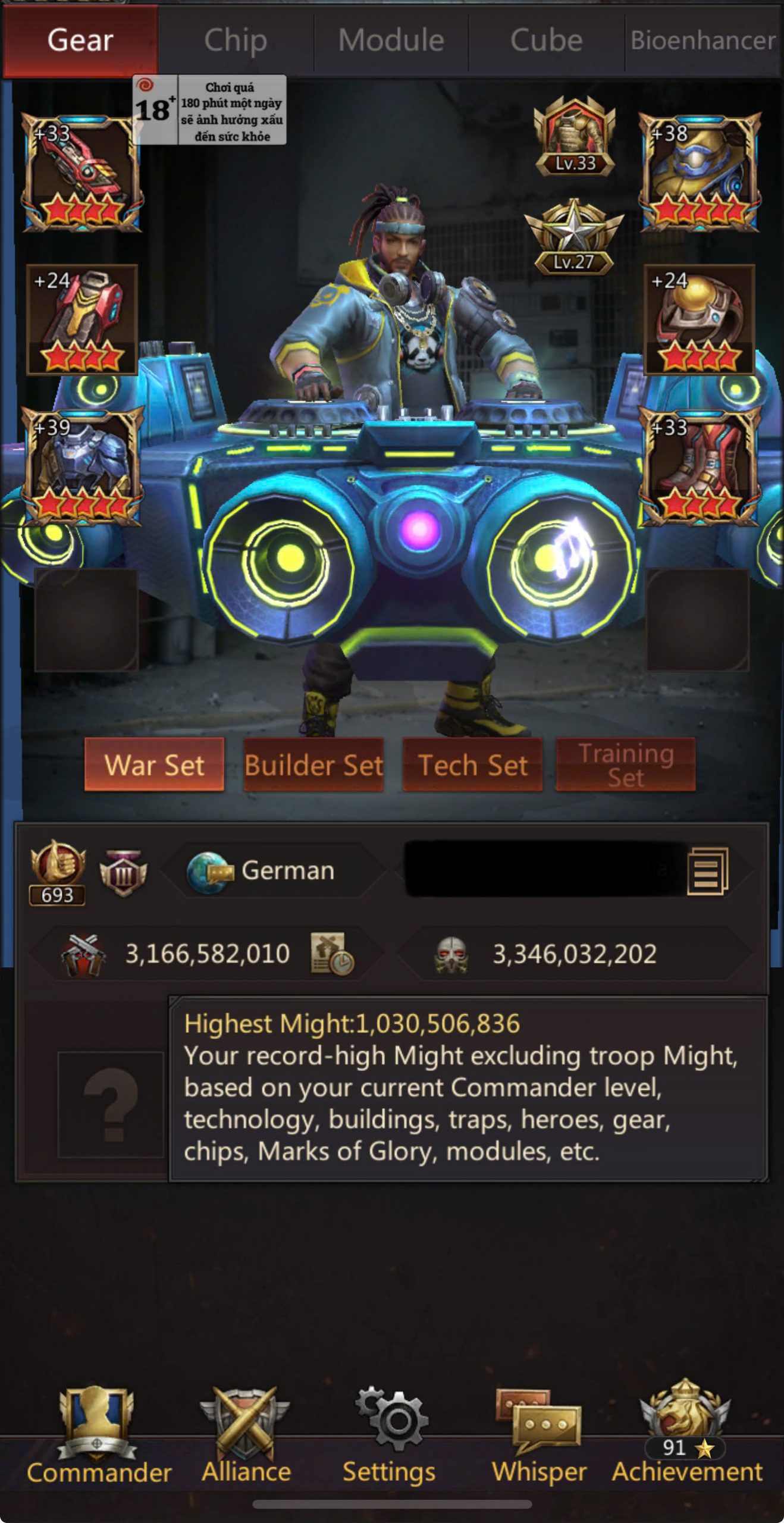Switch to the Chip tab

[x=236, y=41]
